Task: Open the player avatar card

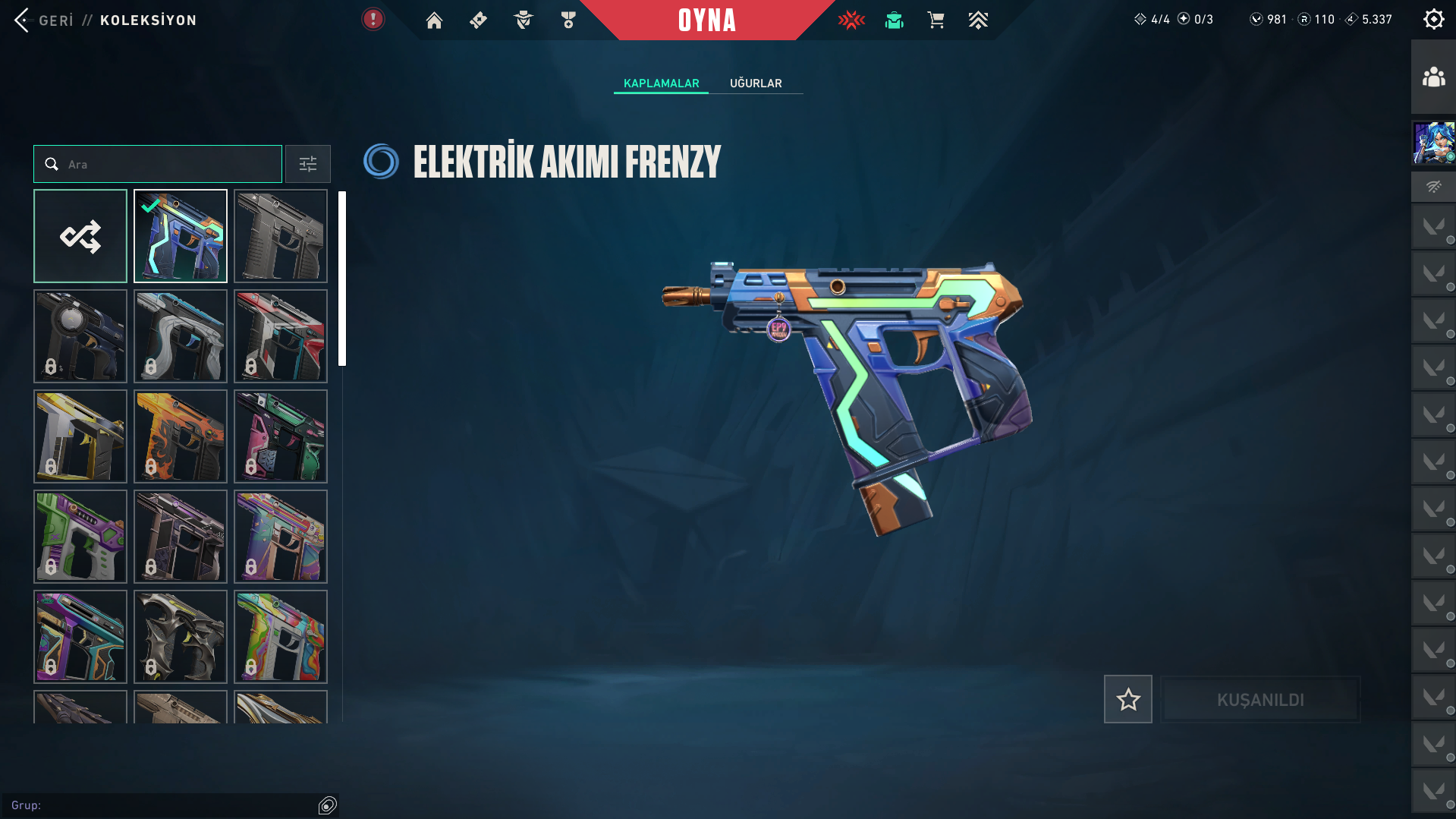Action: (1433, 143)
